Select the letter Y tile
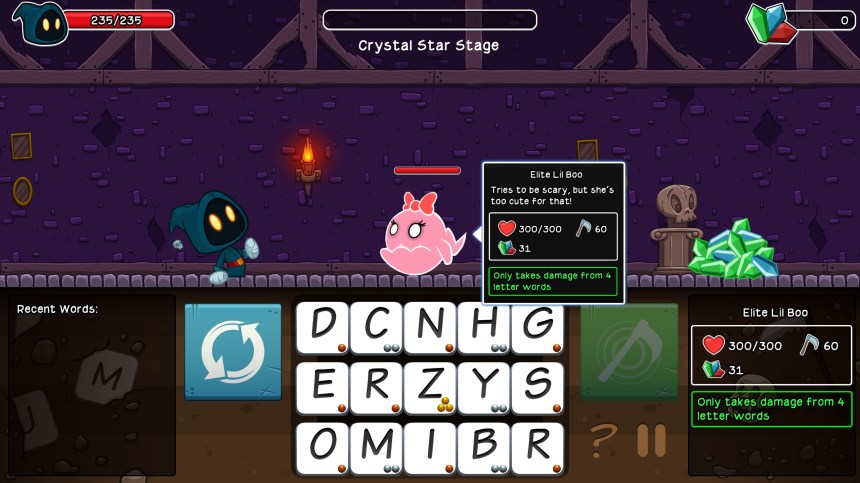Screen dimensions: 860x483 [484, 387]
